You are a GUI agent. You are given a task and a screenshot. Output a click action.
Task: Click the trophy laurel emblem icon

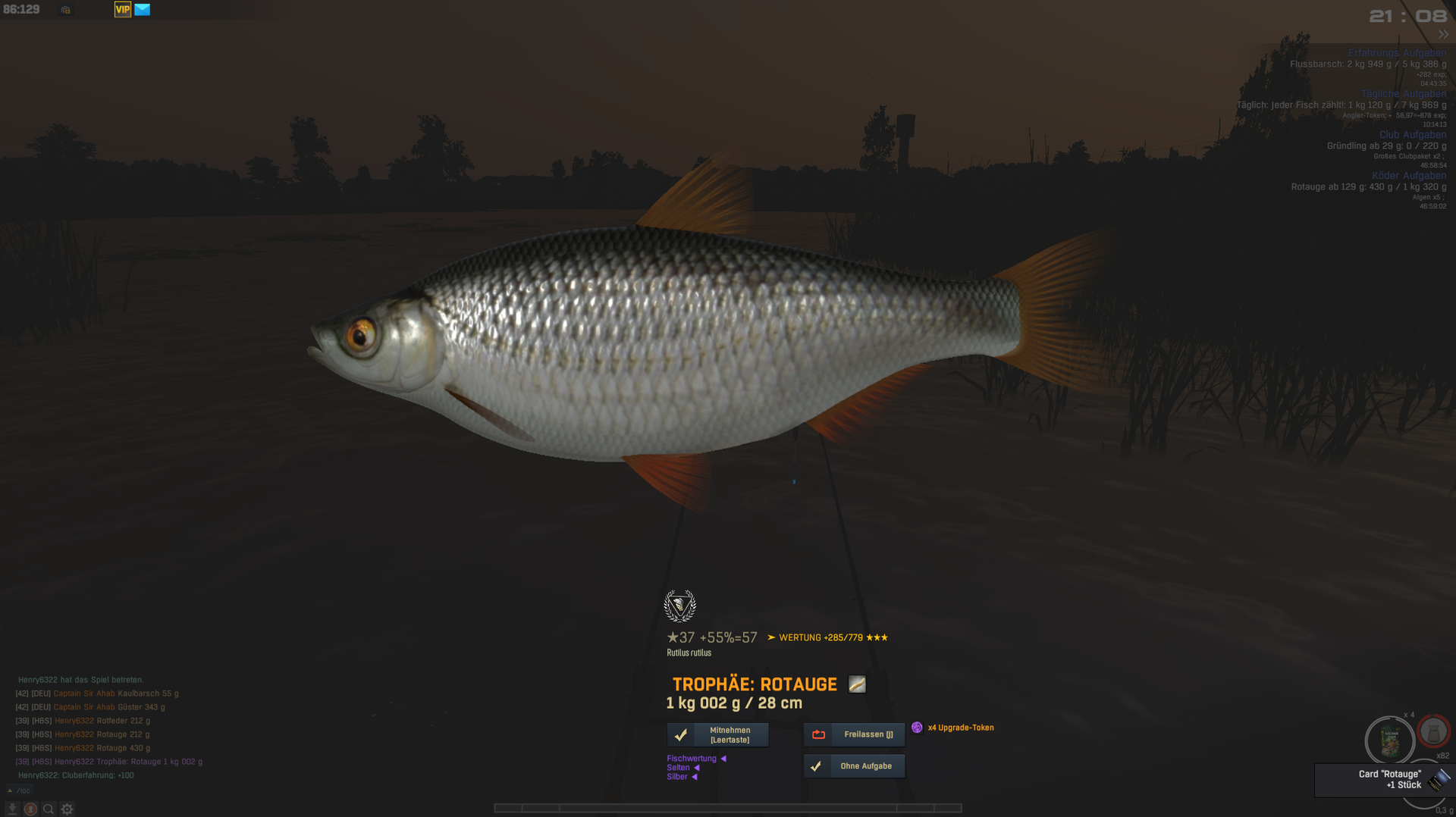tap(679, 606)
